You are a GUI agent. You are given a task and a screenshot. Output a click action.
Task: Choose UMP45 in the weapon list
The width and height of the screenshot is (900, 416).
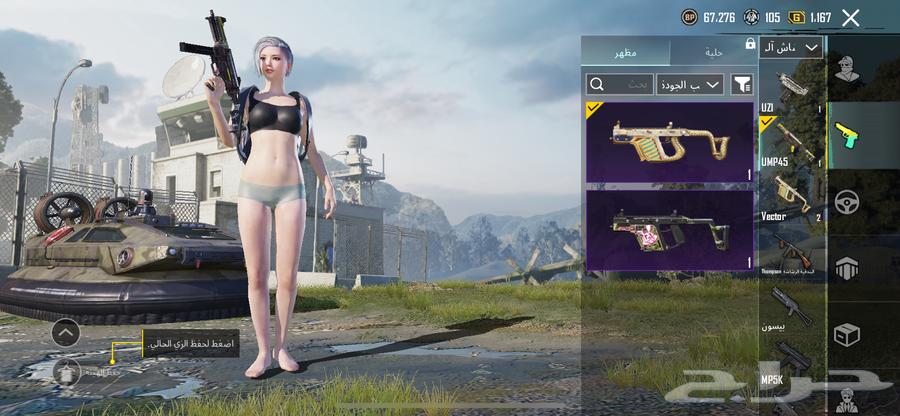click(x=792, y=140)
